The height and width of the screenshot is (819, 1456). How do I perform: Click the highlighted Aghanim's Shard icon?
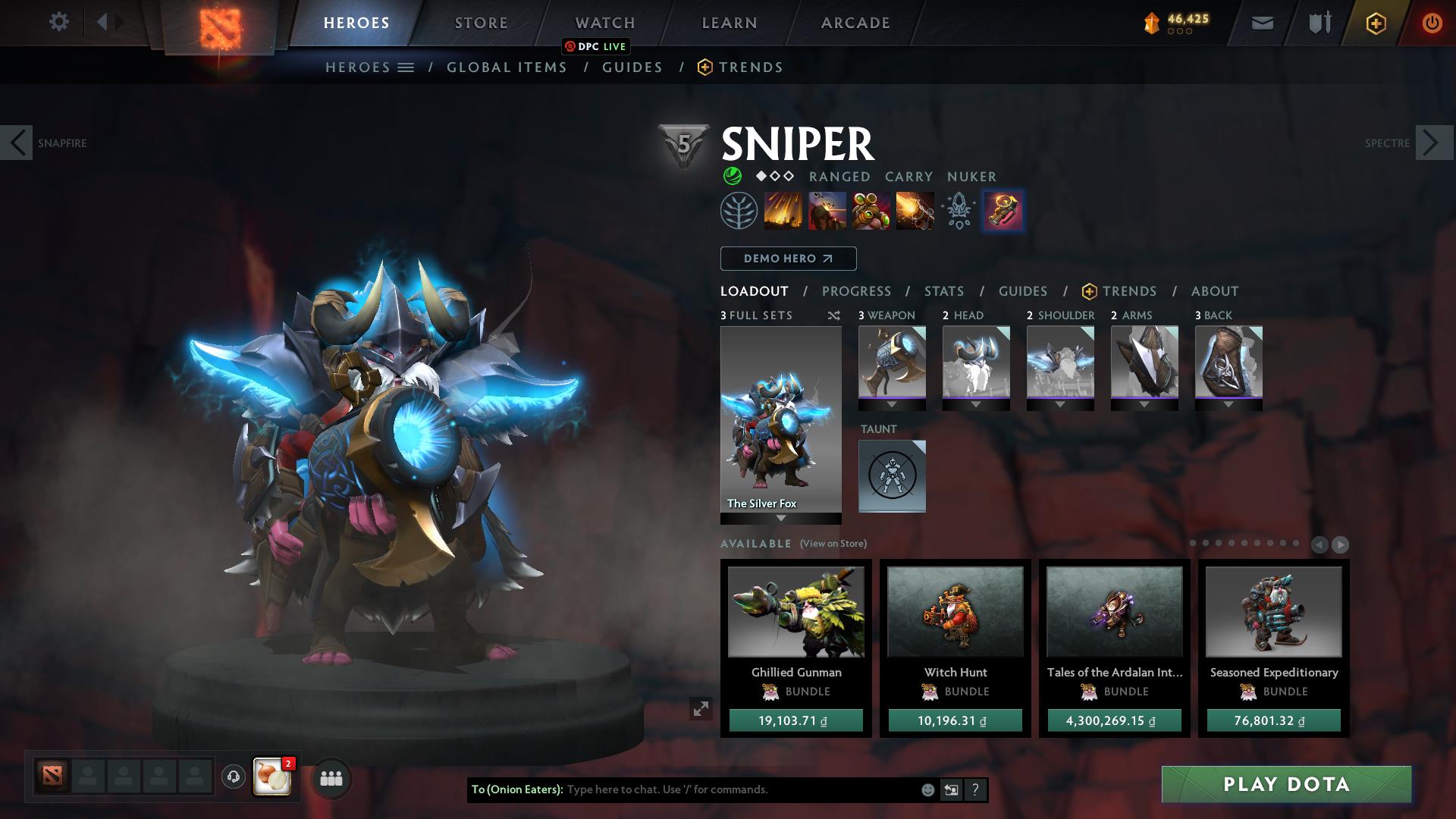point(1003,212)
